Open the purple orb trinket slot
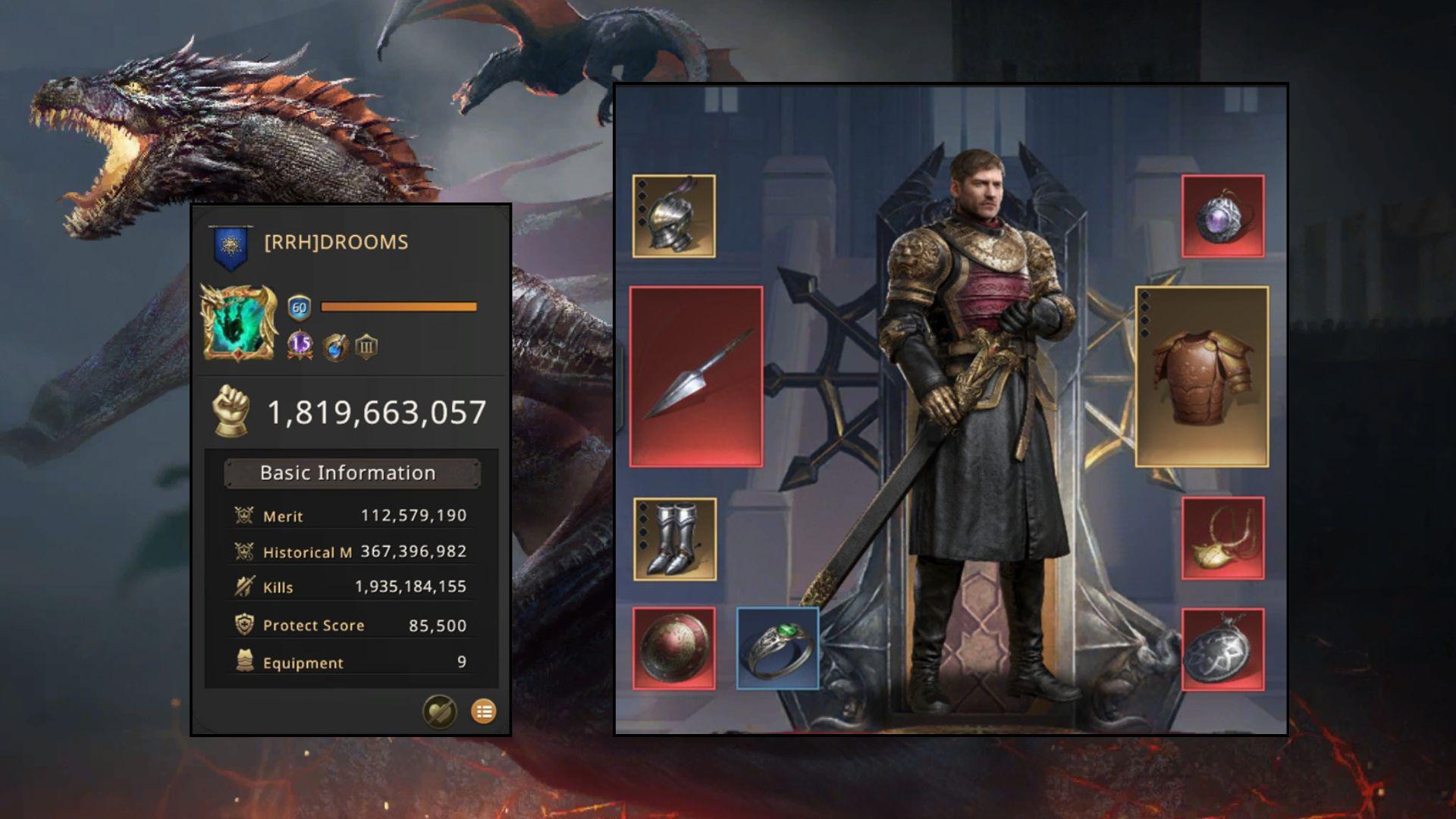1456x819 pixels. tap(1222, 216)
